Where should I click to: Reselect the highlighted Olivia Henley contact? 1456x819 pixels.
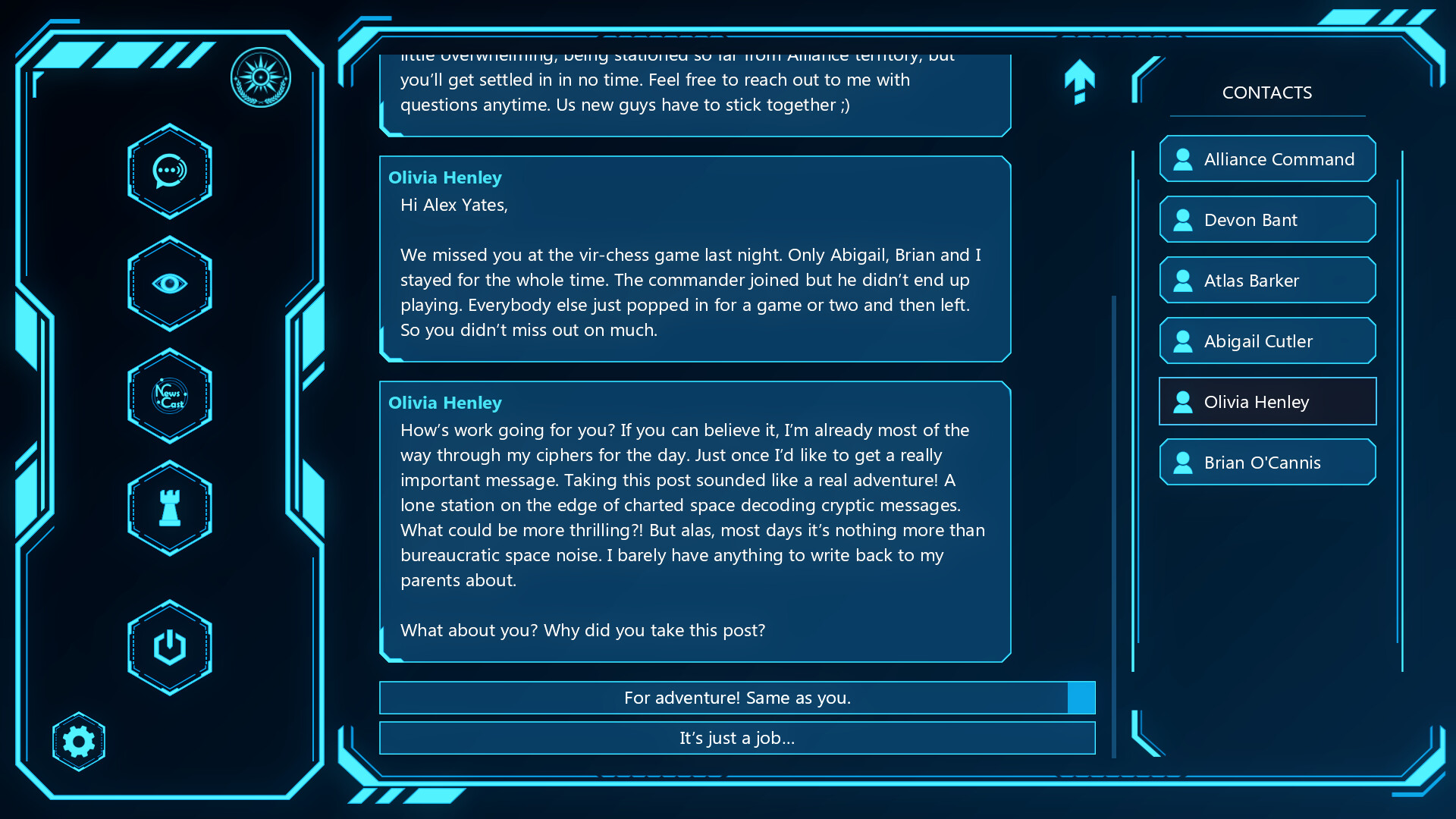tap(1266, 401)
